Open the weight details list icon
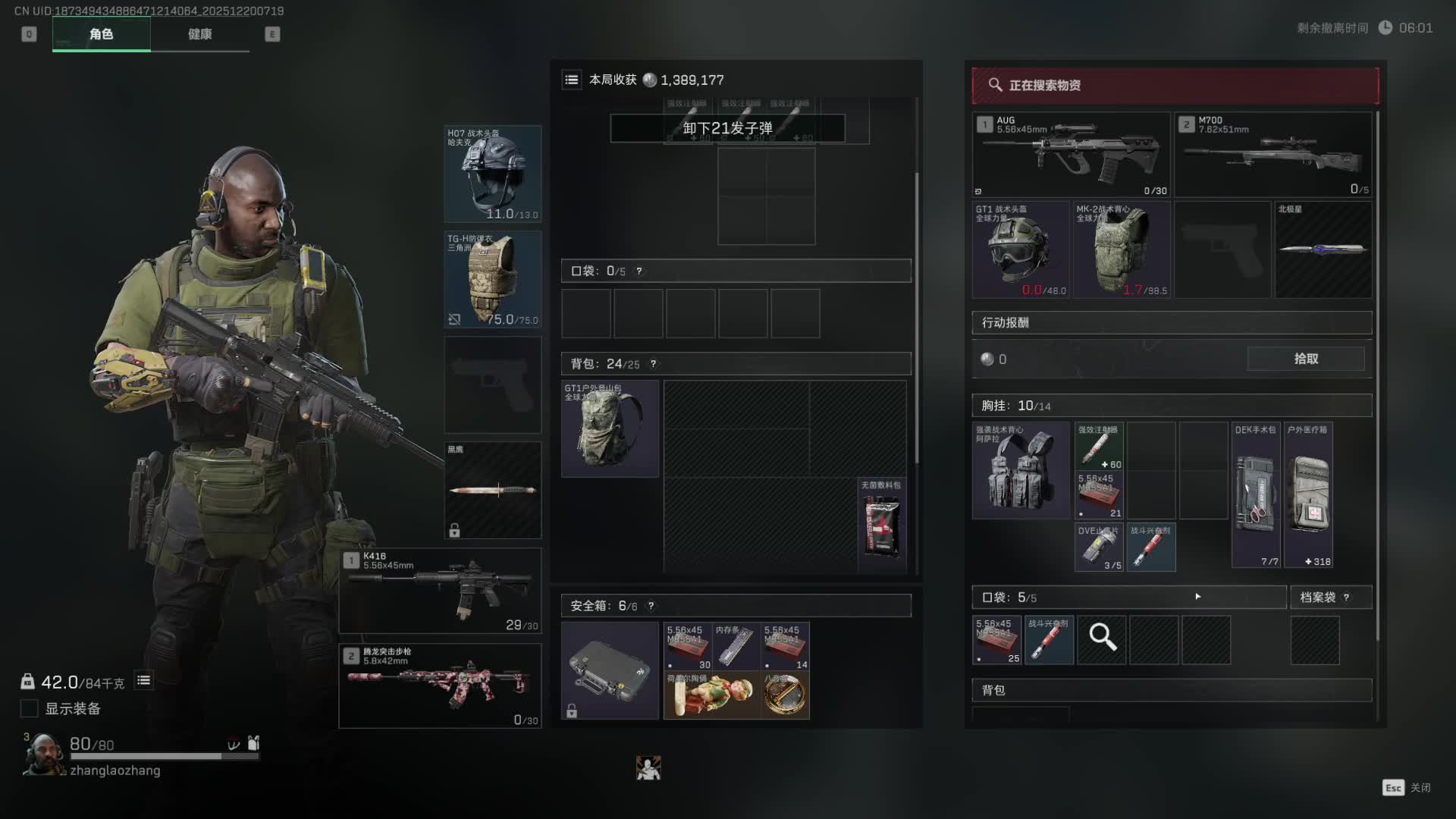Screen dimensions: 1456x819 [143, 681]
